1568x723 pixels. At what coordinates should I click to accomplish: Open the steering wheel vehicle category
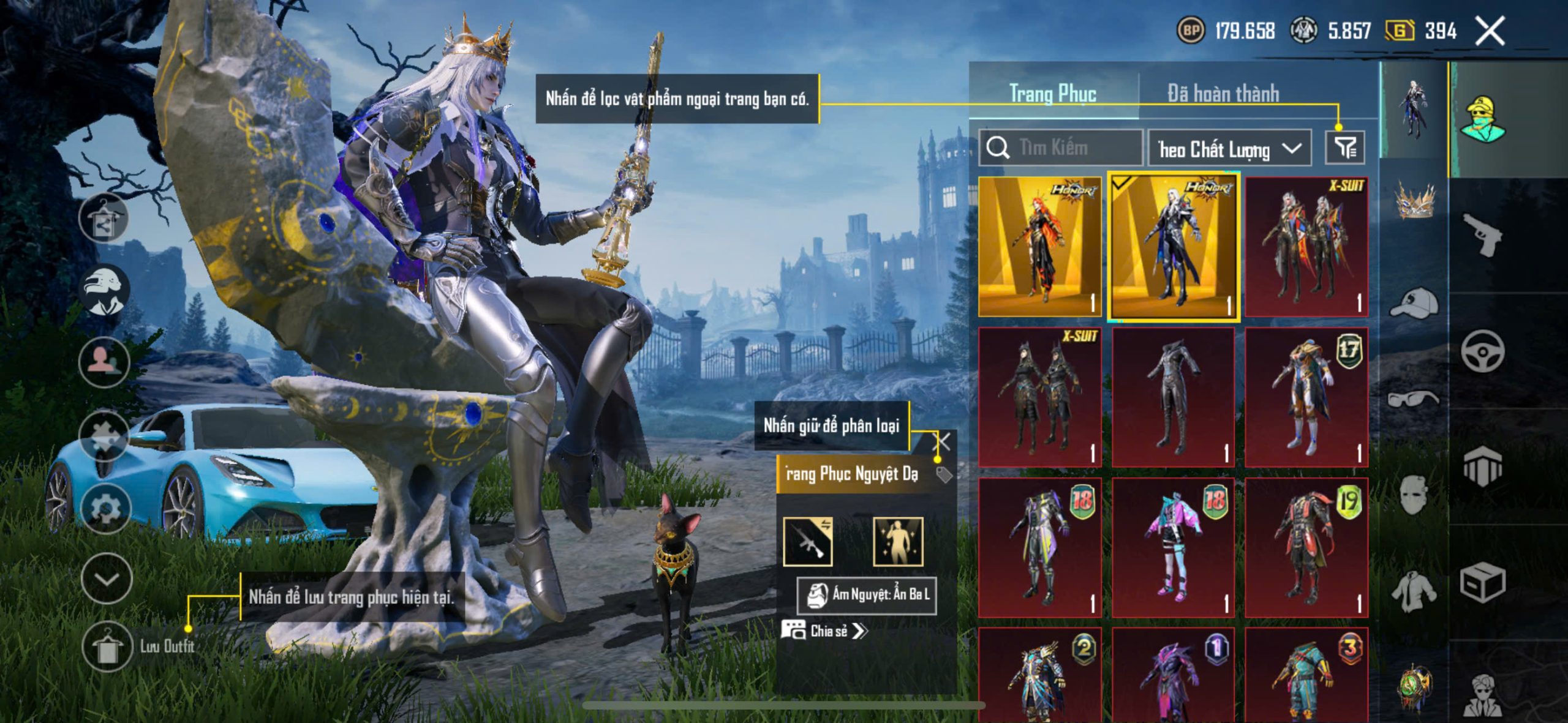(x=1482, y=351)
